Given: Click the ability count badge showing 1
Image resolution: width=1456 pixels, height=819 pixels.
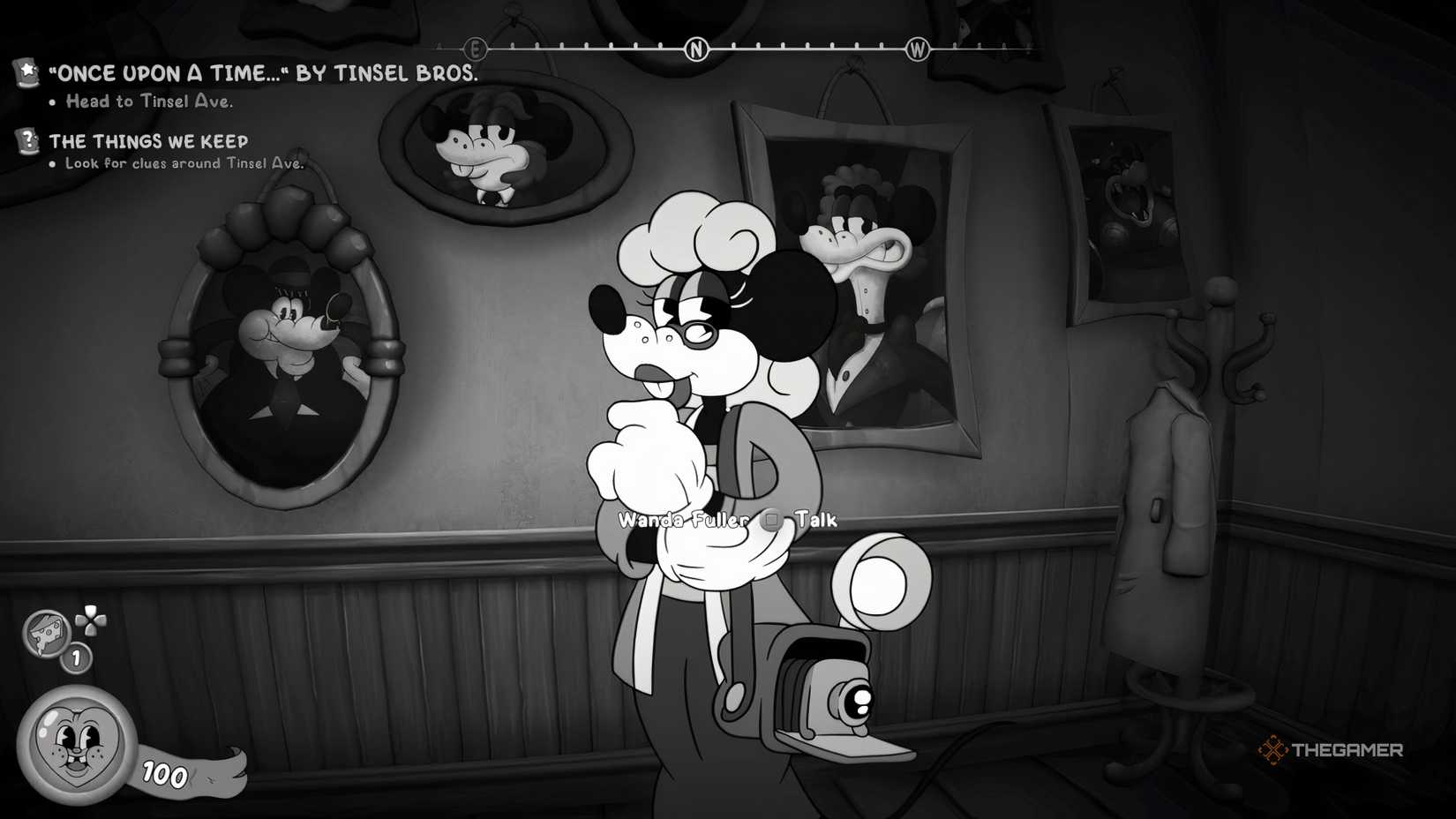Looking at the screenshot, I should point(75,657).
